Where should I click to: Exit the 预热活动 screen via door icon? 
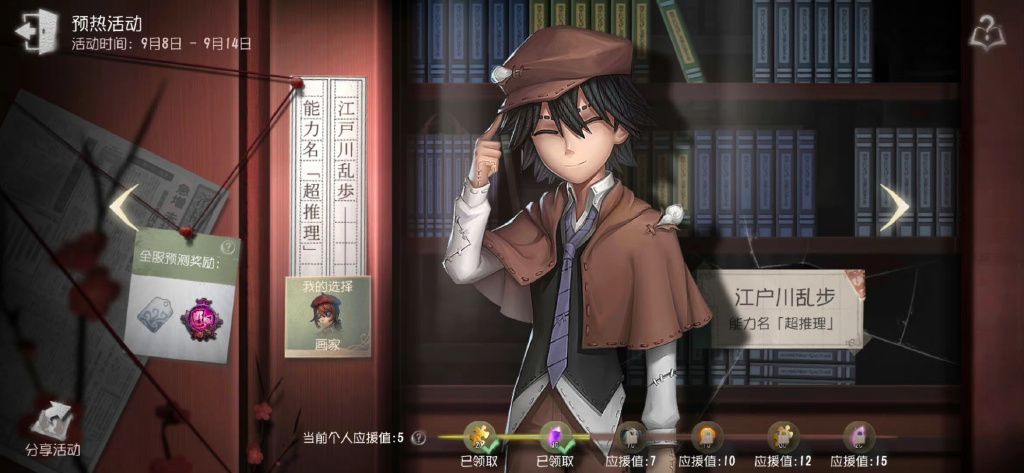(x=37, y=30)
